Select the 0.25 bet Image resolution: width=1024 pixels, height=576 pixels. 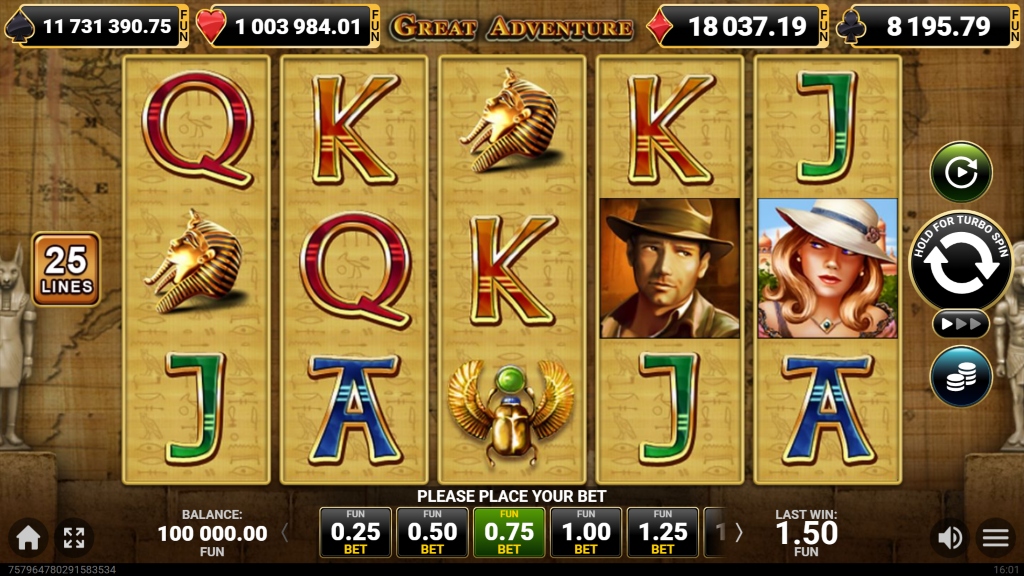355,532
